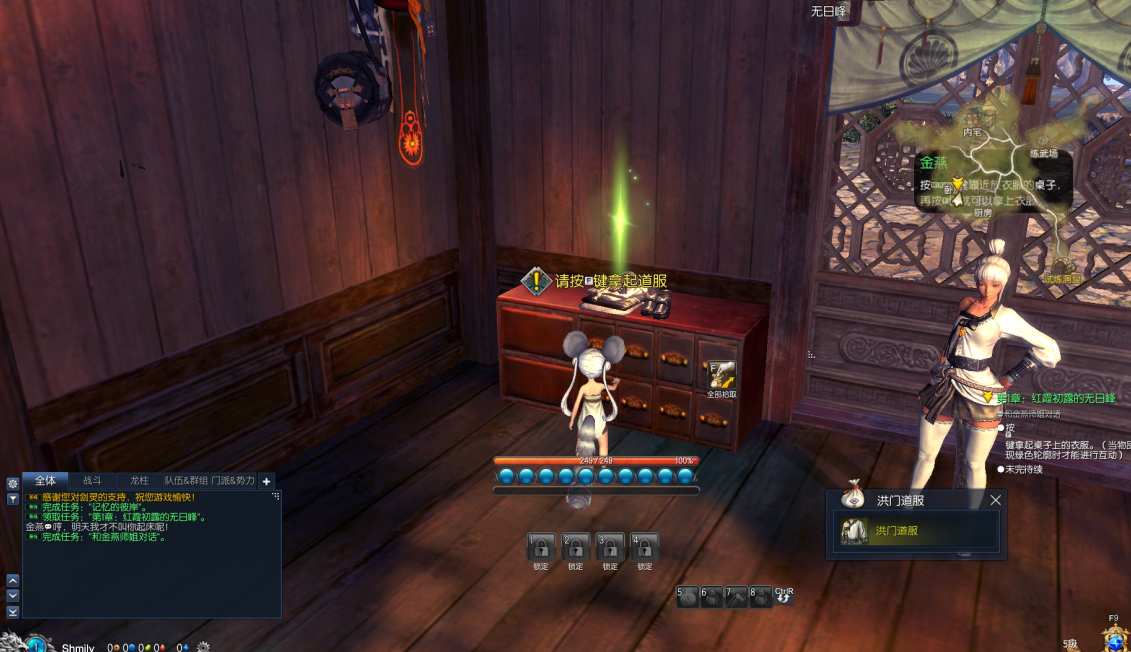Open the F9 orb icon

(1115, 637)
